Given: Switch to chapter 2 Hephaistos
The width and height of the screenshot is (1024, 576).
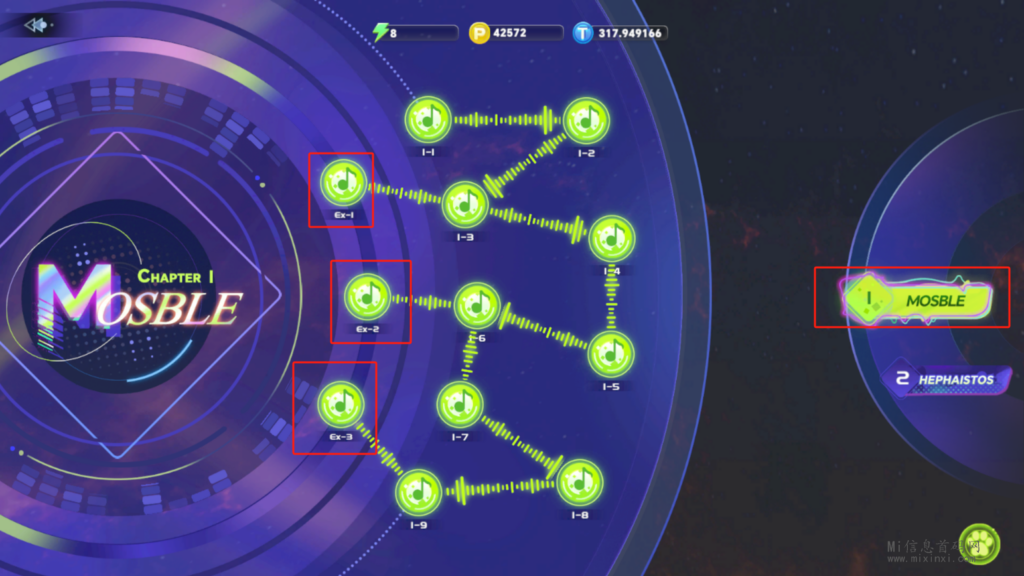Looking at the screenshot, I should pos(943,379).
